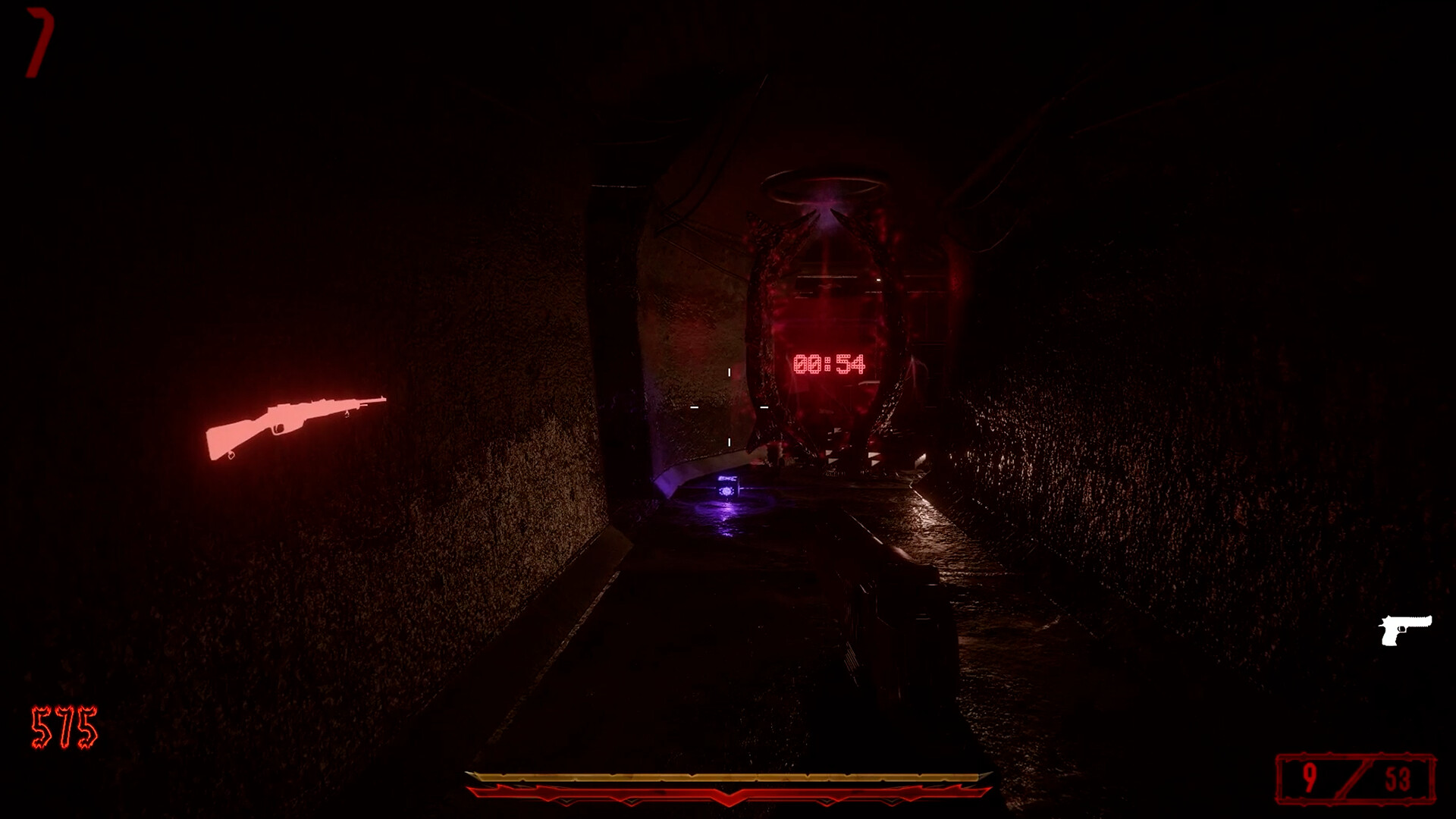Image resolution: width=1456 pixels, height=819 pixels.
Task: Select the white pistol weapon icon
Action: (x=1407, y=630)
